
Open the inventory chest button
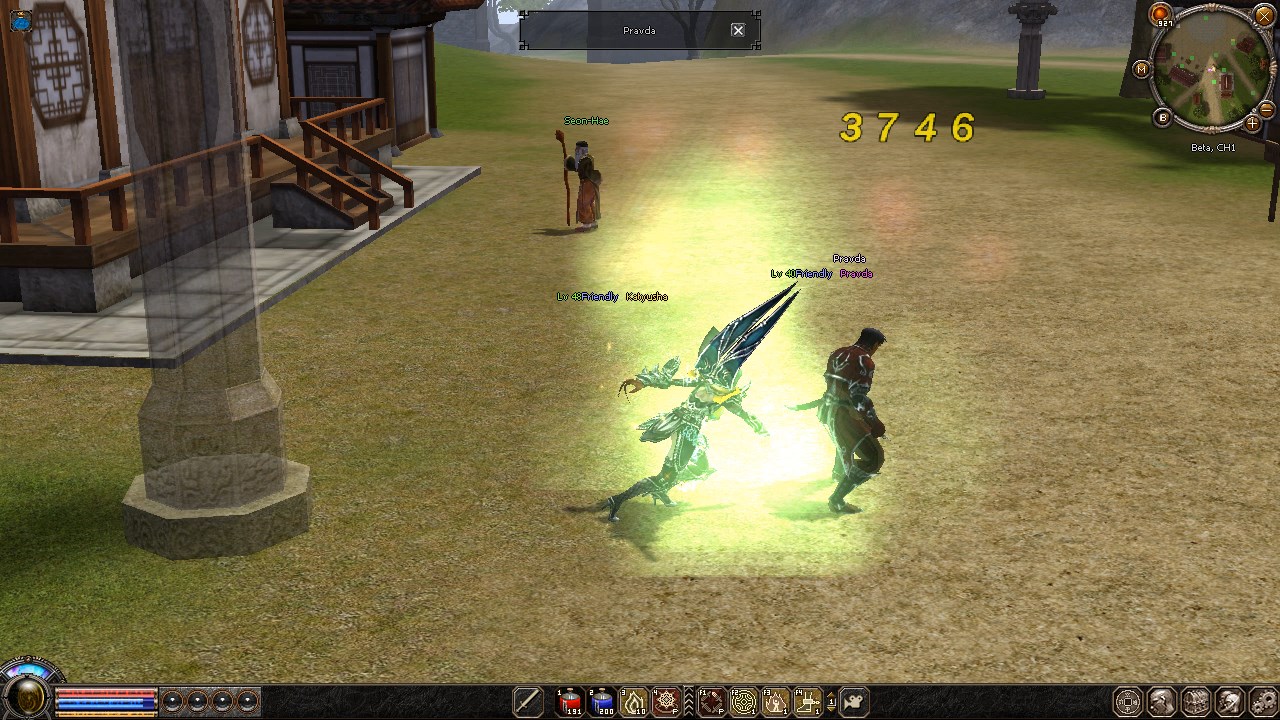1196,702
